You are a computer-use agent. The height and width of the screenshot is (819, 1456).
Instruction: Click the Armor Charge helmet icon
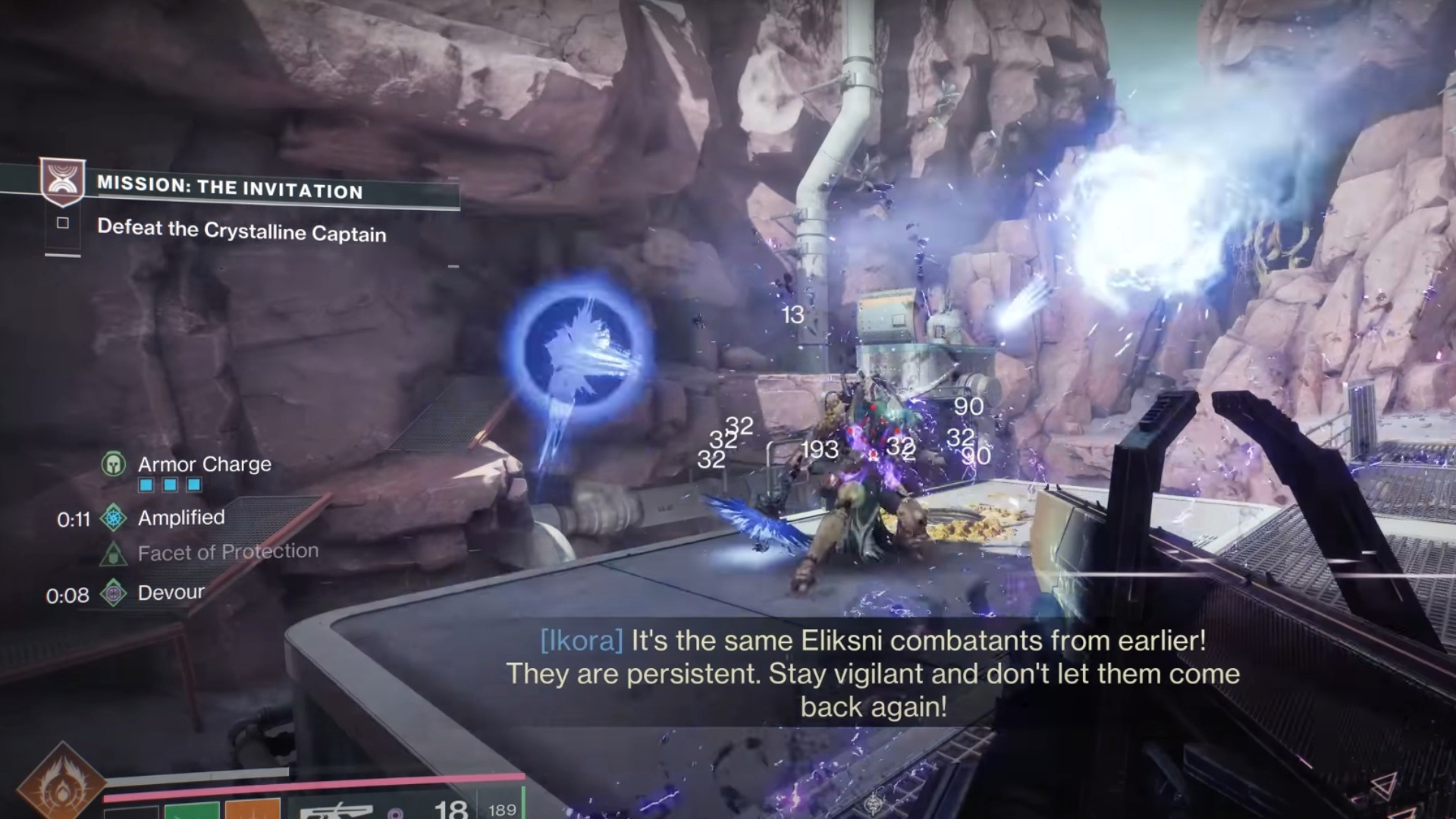[x=114, y=463]
